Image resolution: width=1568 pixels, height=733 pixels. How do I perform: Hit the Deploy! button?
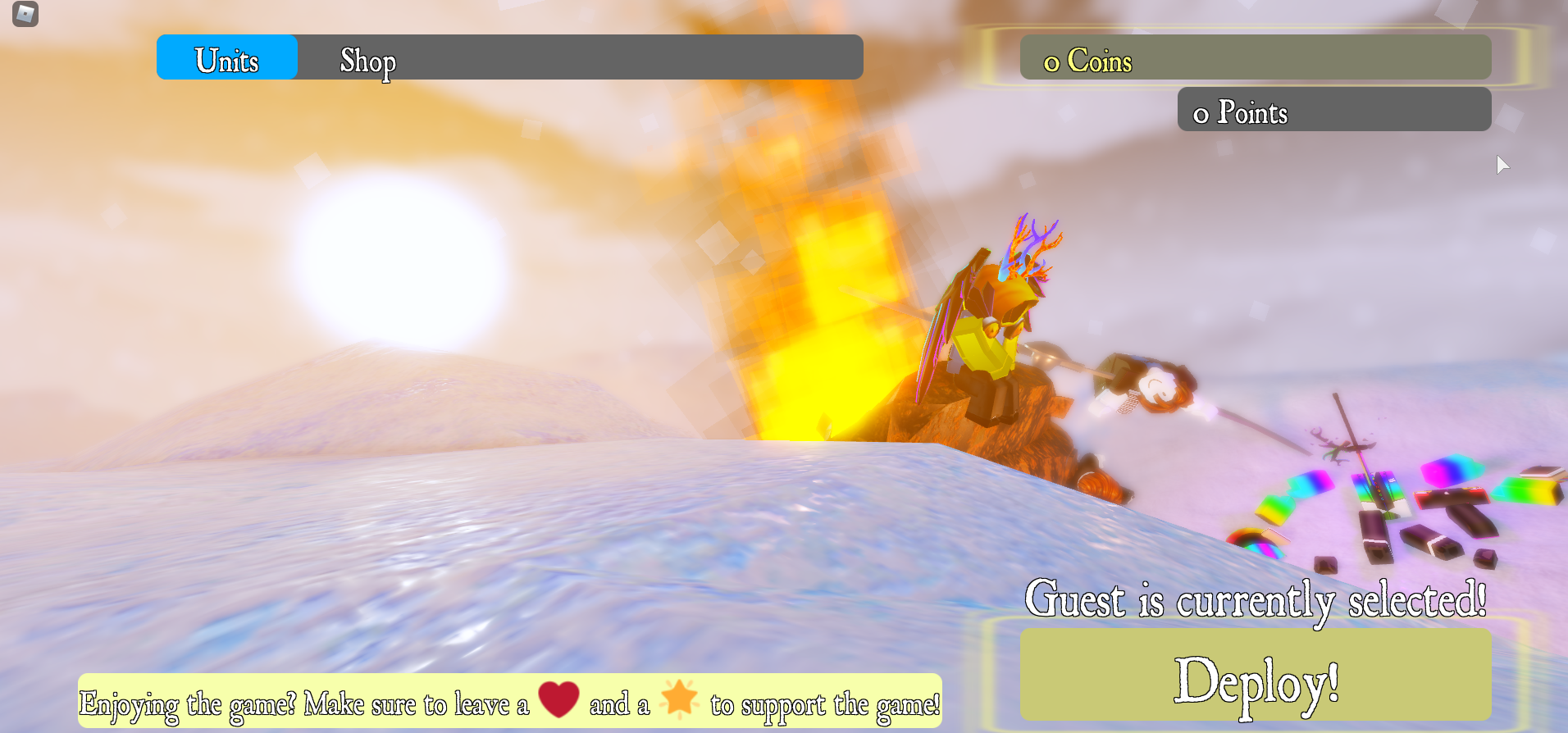[x=1255, y=676]
